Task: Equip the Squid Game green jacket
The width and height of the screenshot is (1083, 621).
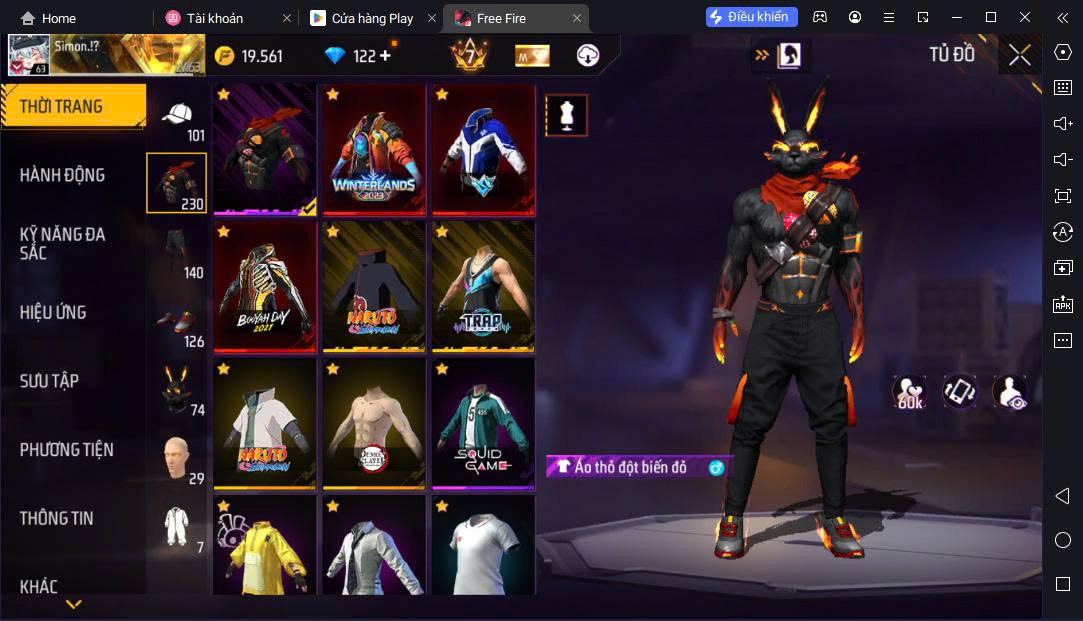Action: coord(483,423)
